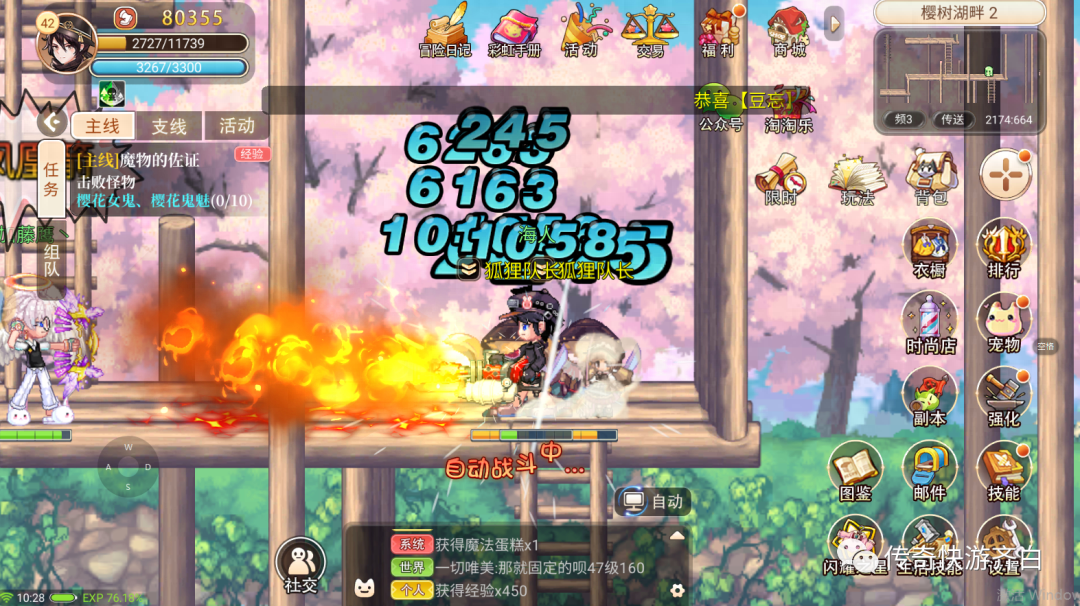Open the 福利 benefits icon

point(718,30)
